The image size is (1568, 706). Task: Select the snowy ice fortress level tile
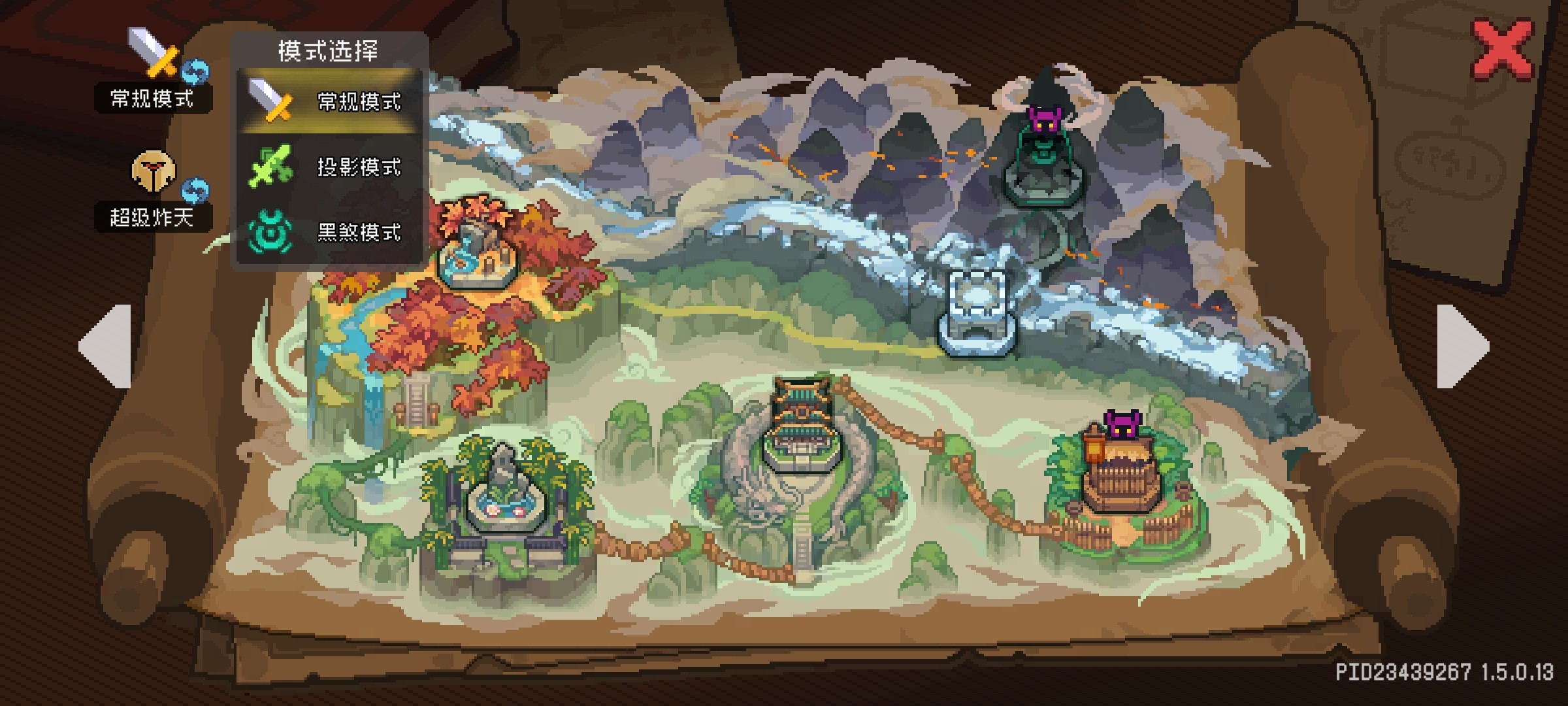[977, 314]
